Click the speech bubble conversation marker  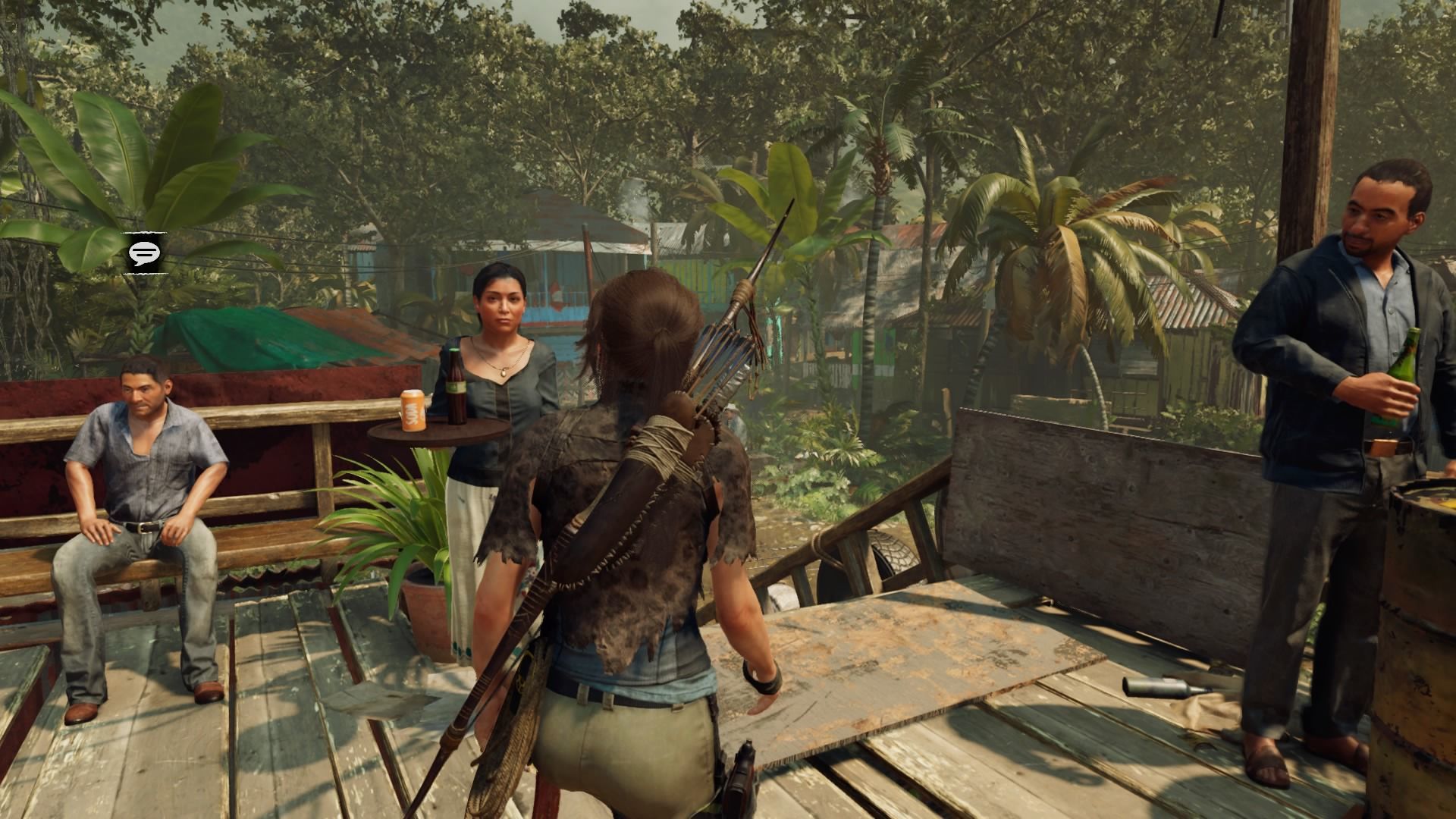click(x=143, y=253)
